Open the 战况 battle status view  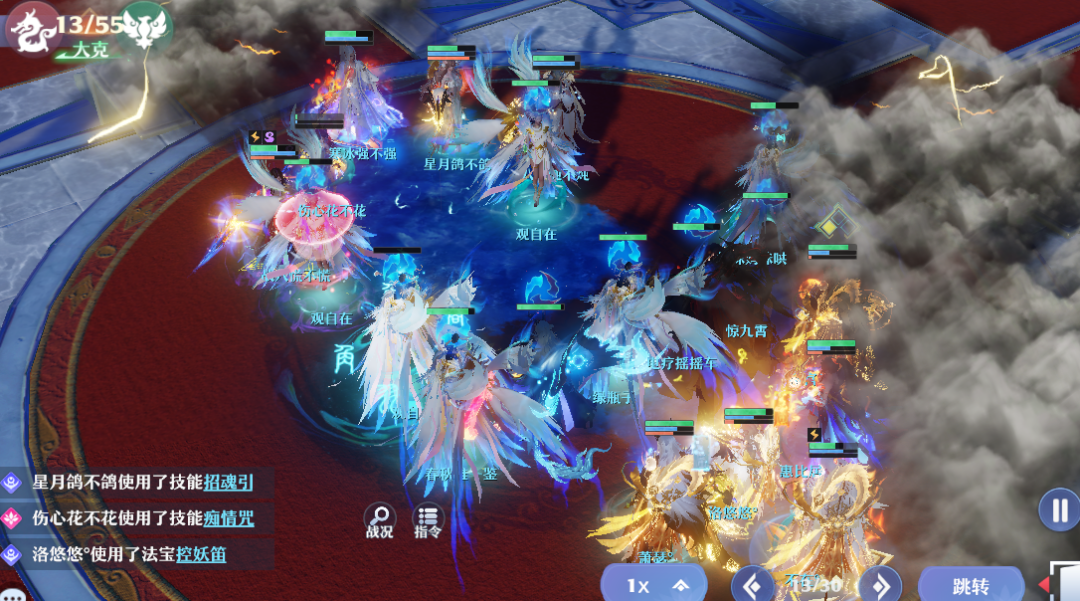coord(379,520)
